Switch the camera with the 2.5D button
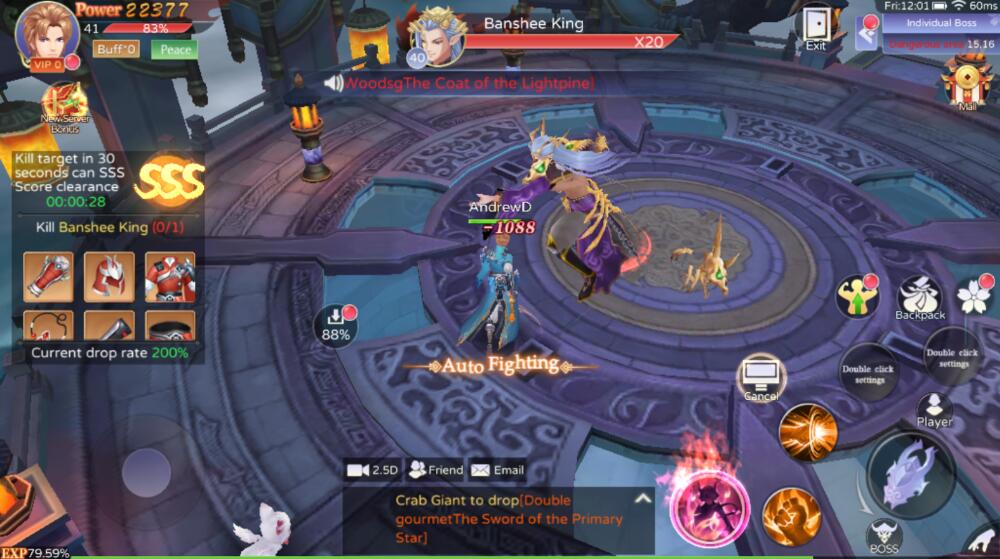Viewport: 1000px width, 559px height. [x=372, y=469]
